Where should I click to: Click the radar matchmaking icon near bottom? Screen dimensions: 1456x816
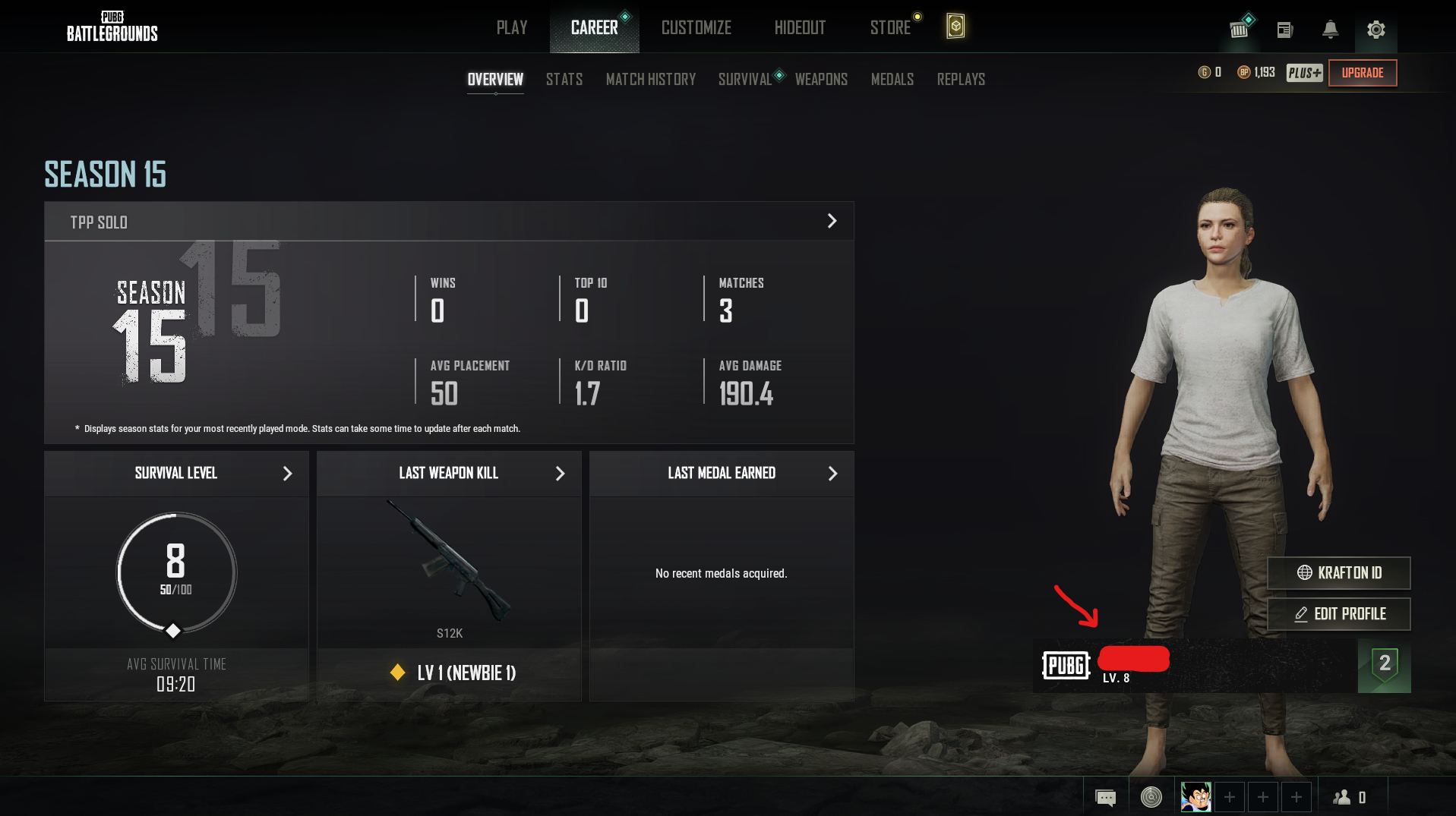tap(1151, 797)
